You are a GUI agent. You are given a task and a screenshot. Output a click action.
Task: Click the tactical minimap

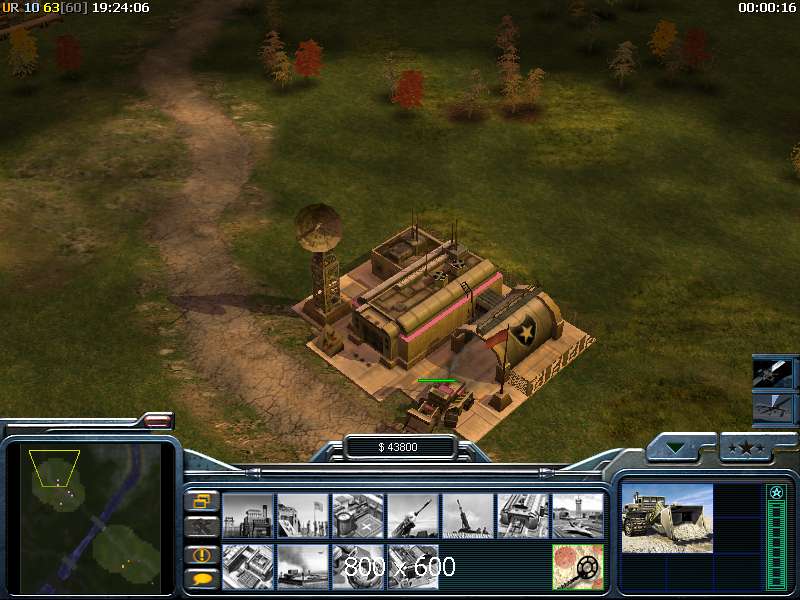click(92, 513)
